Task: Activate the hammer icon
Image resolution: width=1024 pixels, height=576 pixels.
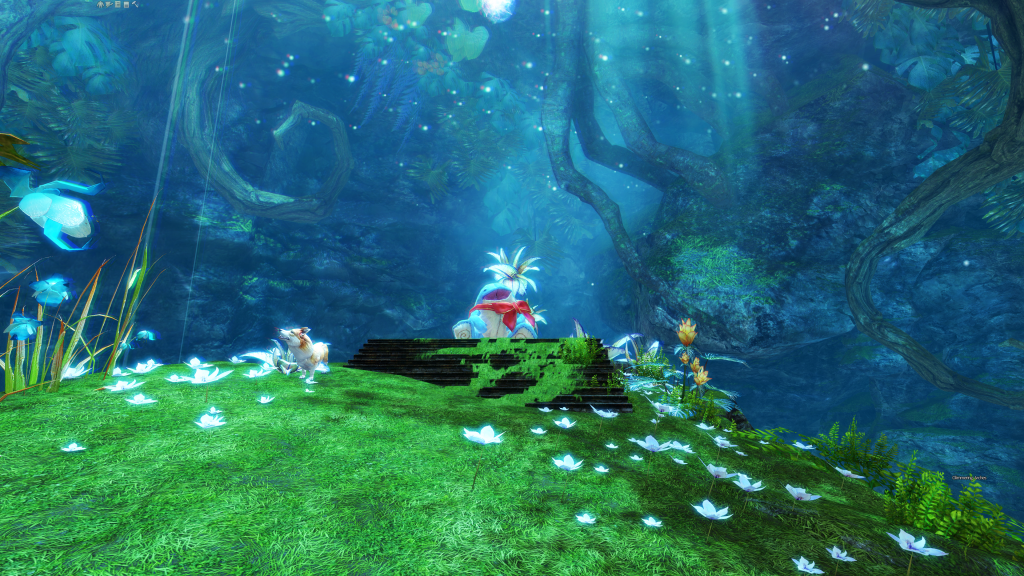Action: click(135, 4)
